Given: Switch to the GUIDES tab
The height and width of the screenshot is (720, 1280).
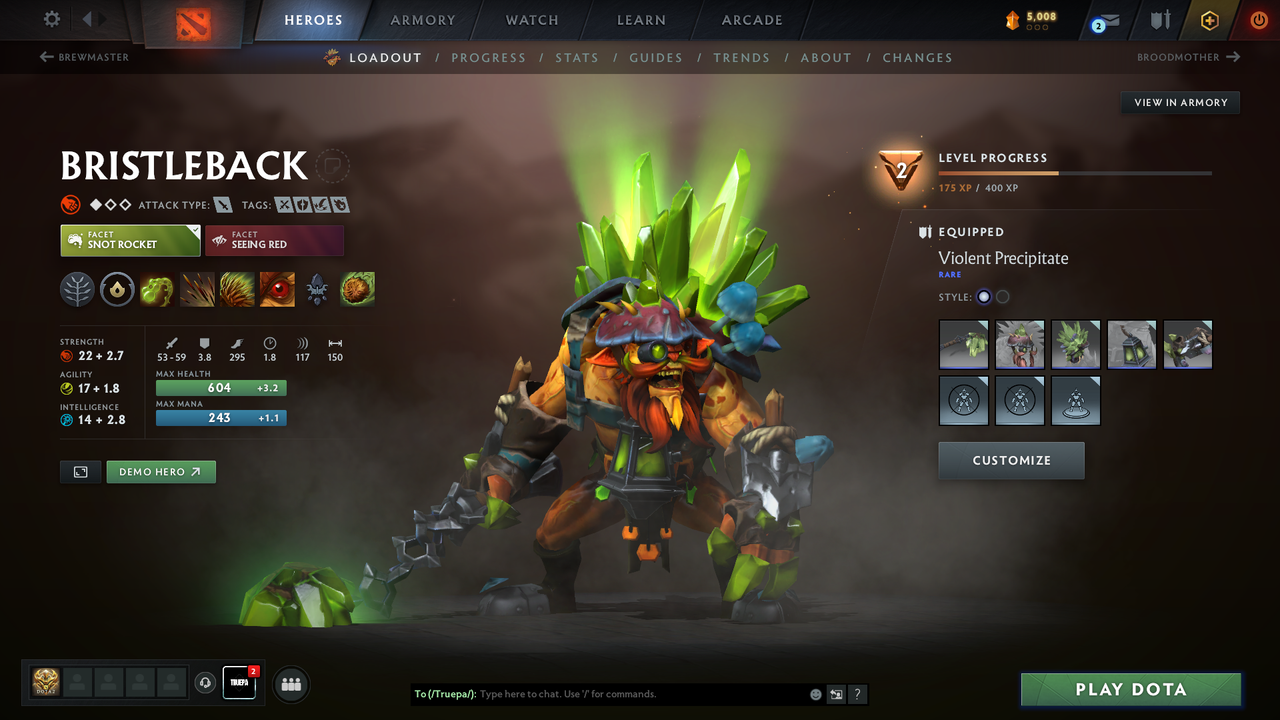Looking at the screenshot, I should click(x=656, y=57).
